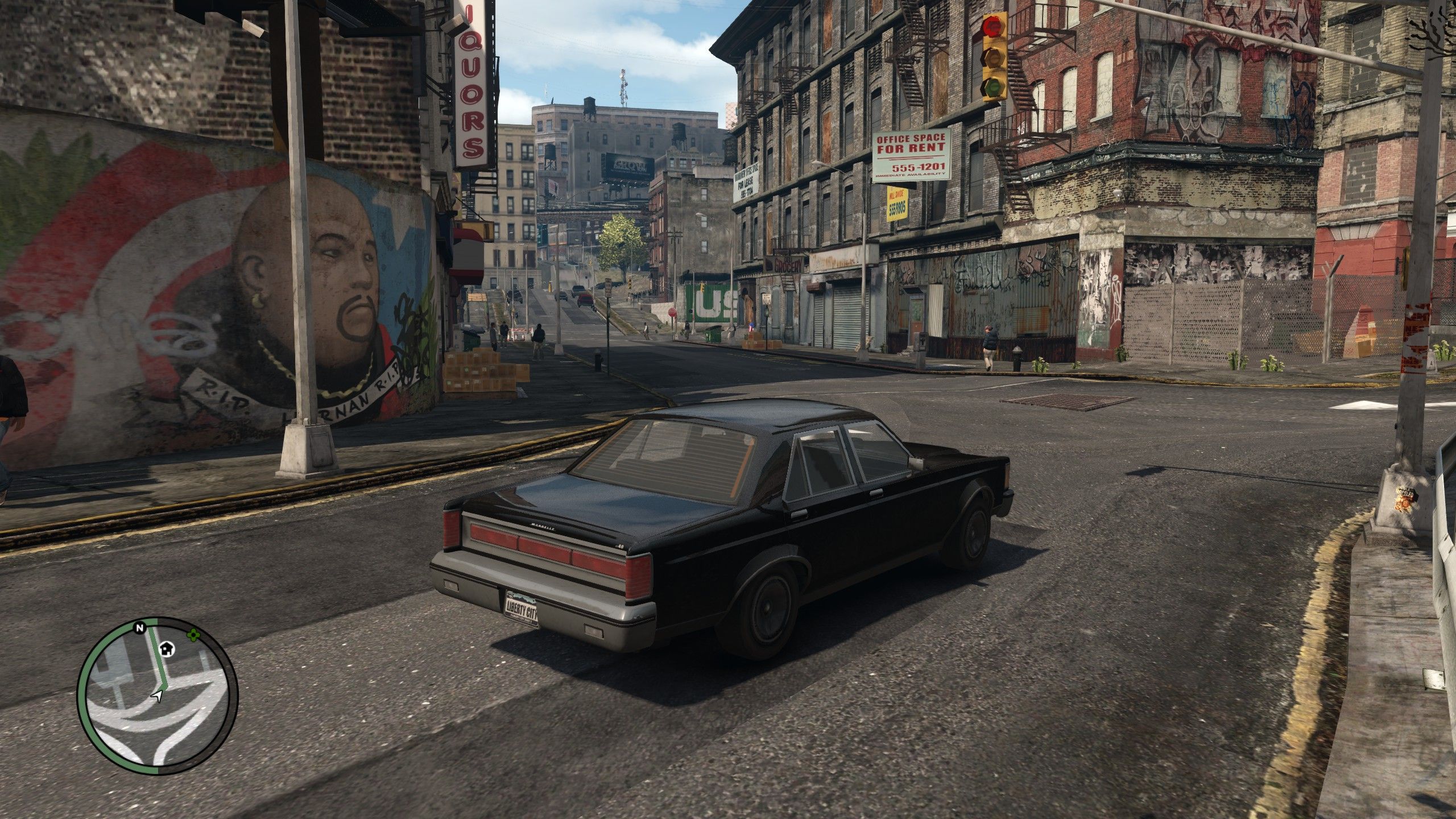The width and height of the screenshot is (1456, 819).
Task: Click the red stop sign down the street
Action: [672, 312]
